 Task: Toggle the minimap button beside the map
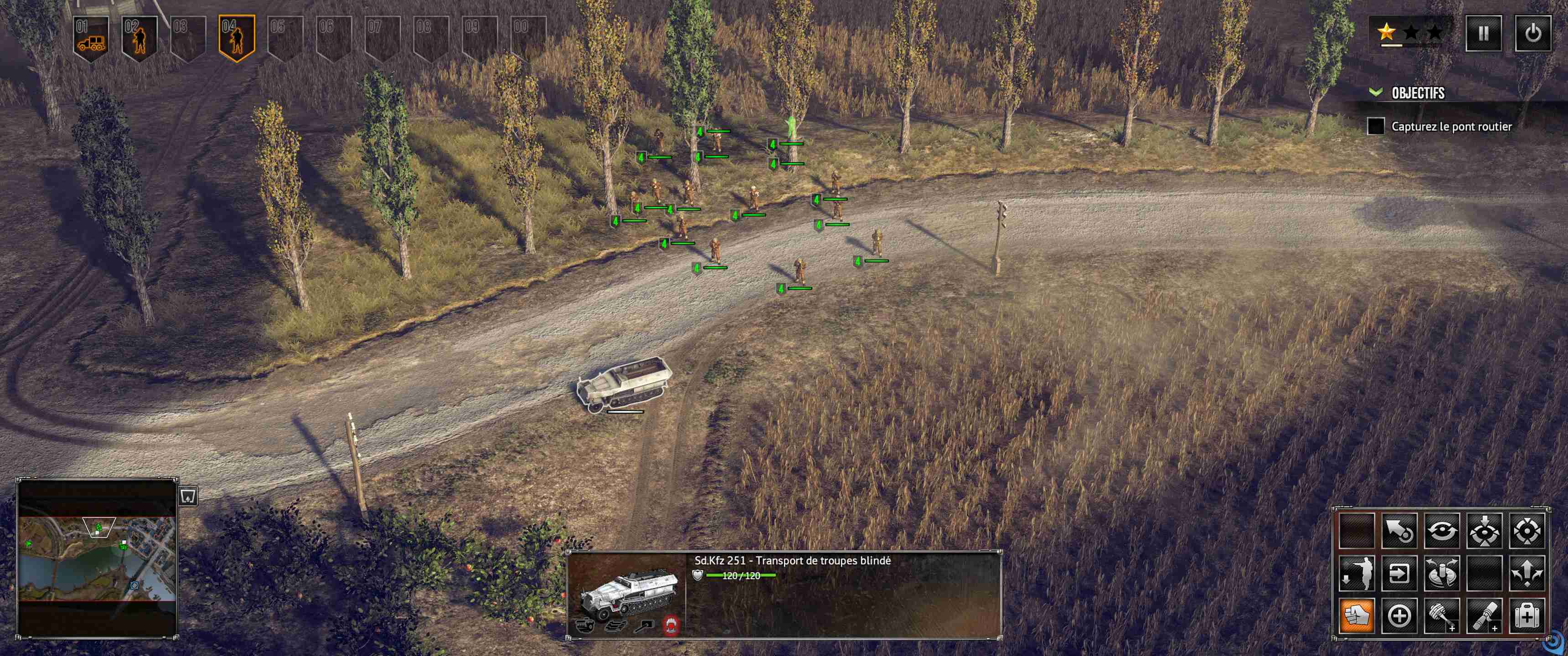coord(188,496)
